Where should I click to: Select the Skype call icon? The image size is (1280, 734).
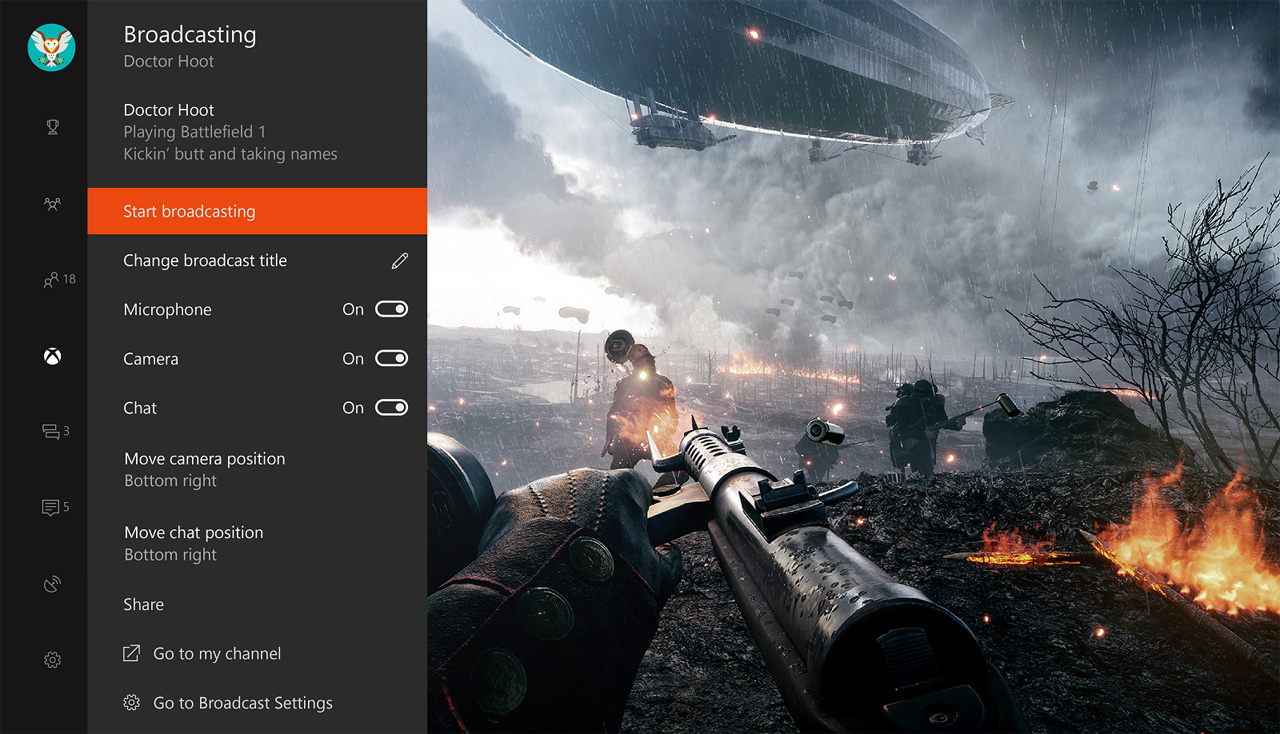pos(50,583)
